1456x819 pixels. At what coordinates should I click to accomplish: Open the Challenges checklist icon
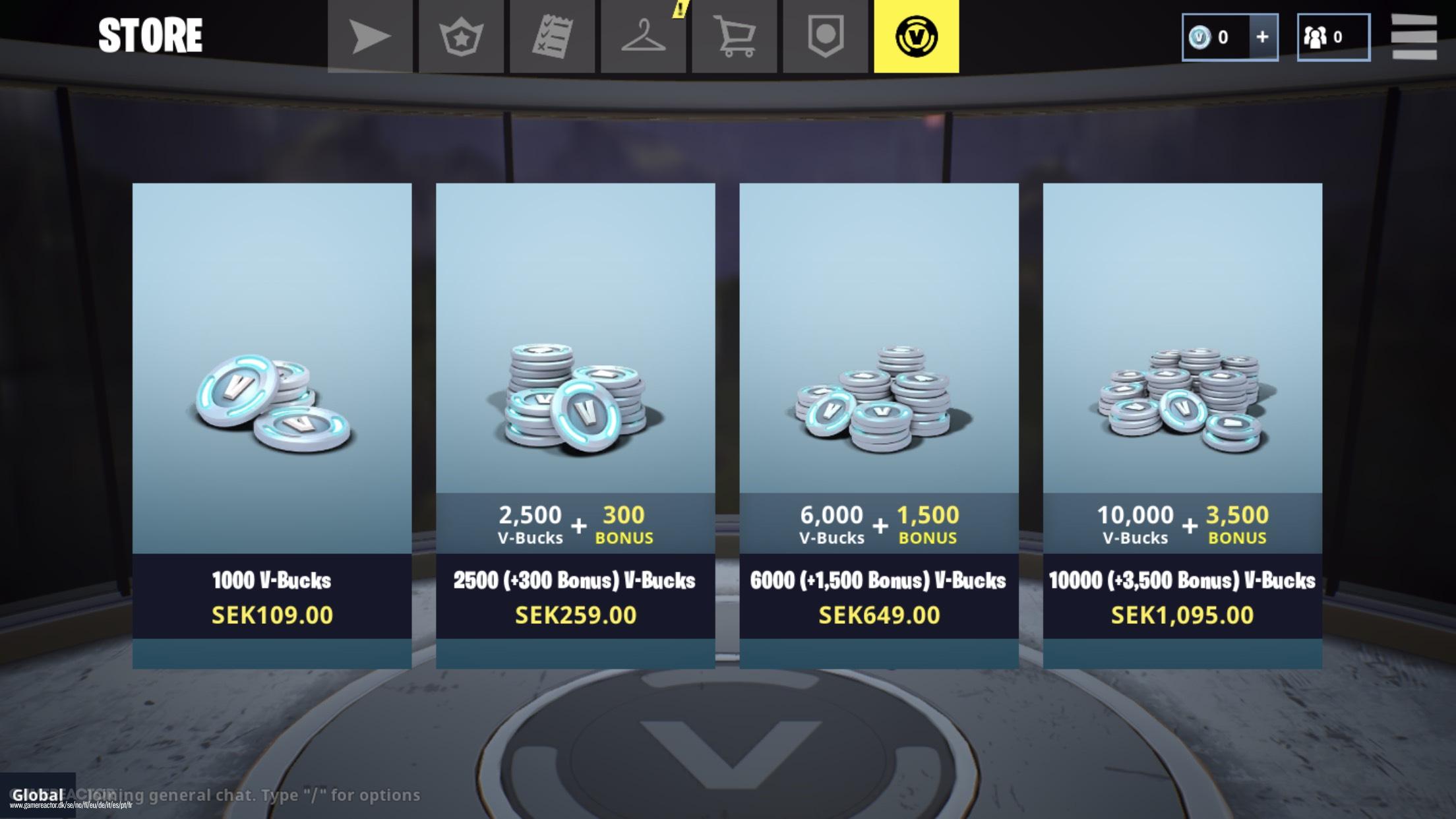point(554,36)
